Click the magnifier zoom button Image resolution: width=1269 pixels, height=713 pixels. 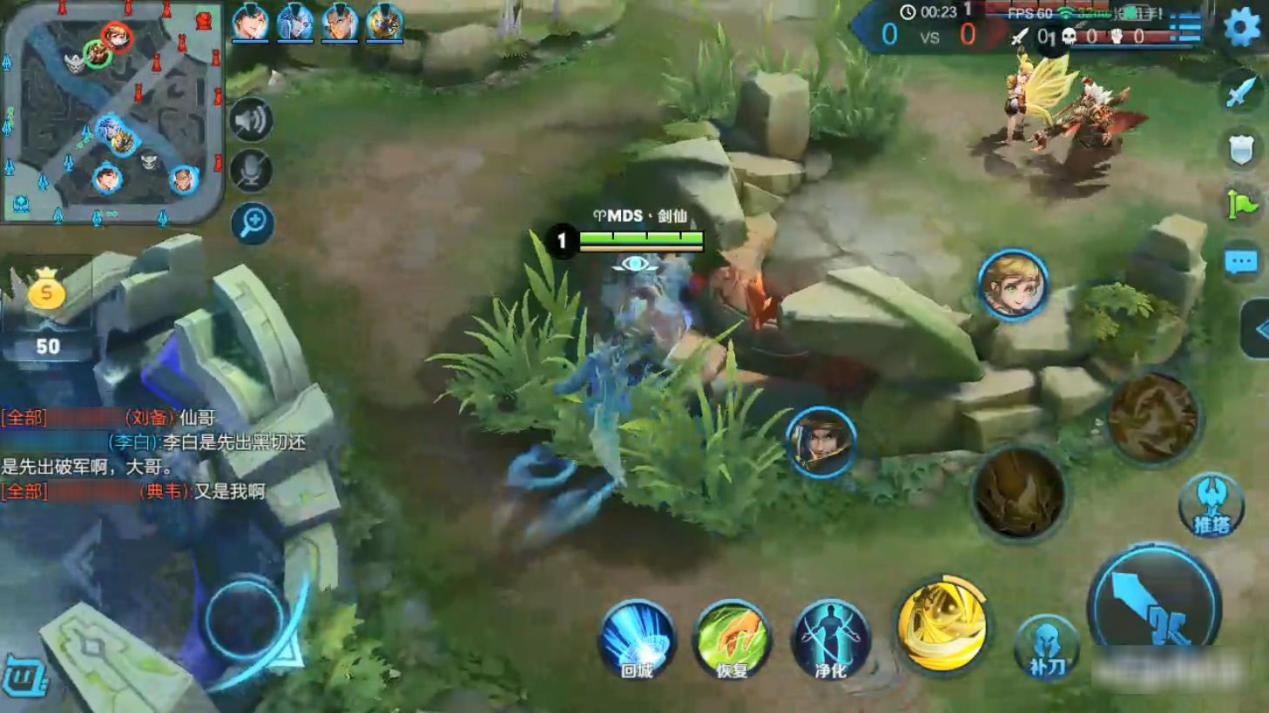[x=251, y=222]
